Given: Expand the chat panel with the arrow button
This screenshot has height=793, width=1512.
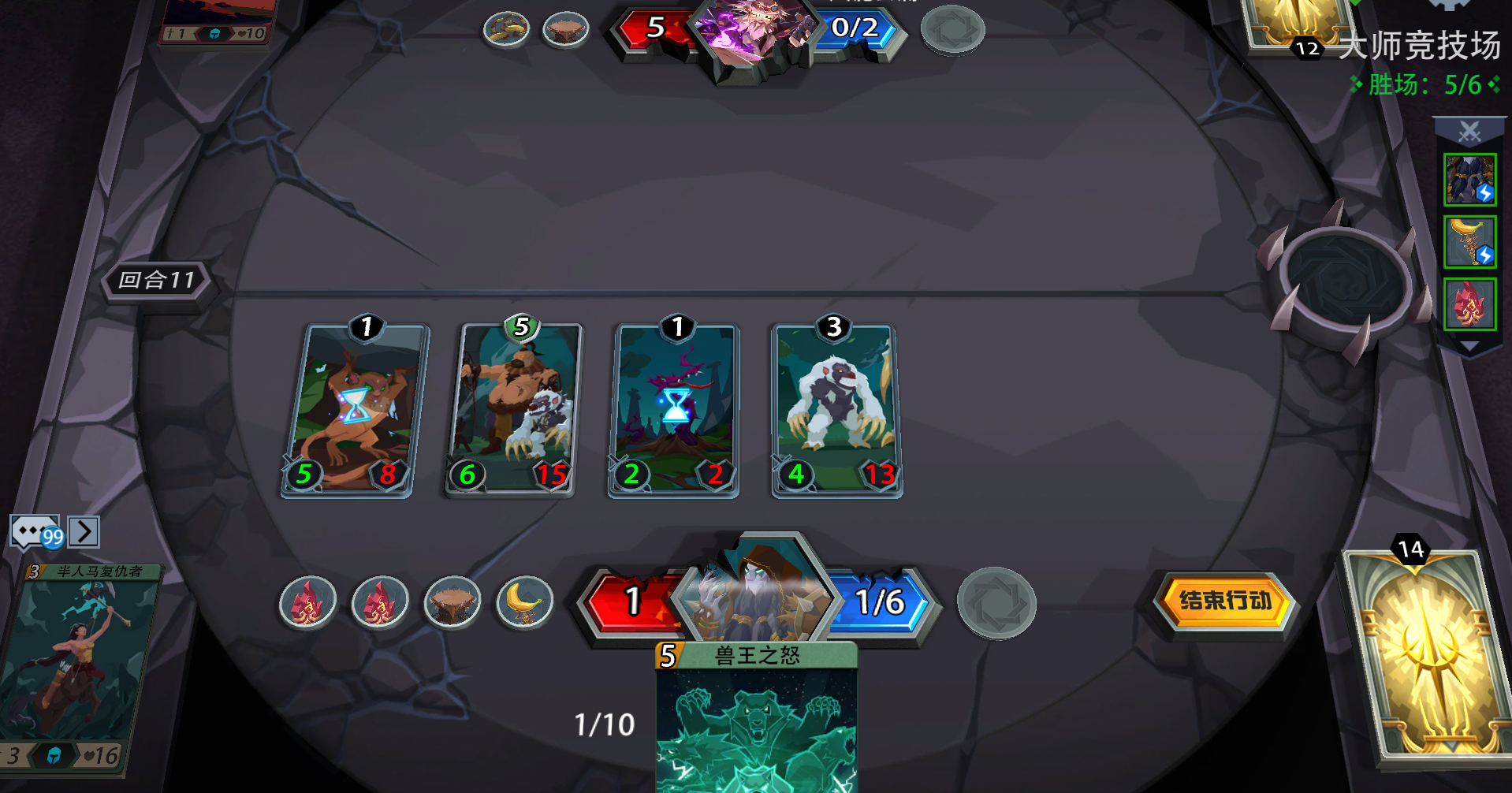Looking at the screenshot, I should coord(84,531).
